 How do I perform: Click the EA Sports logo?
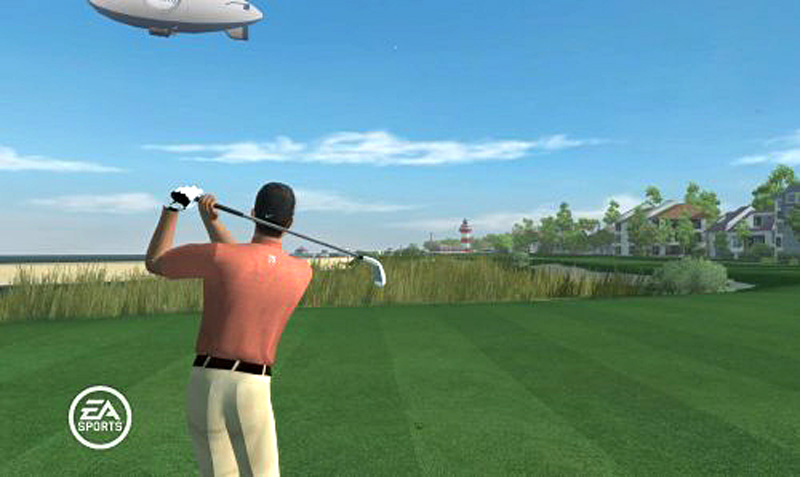tap(100, 417)
